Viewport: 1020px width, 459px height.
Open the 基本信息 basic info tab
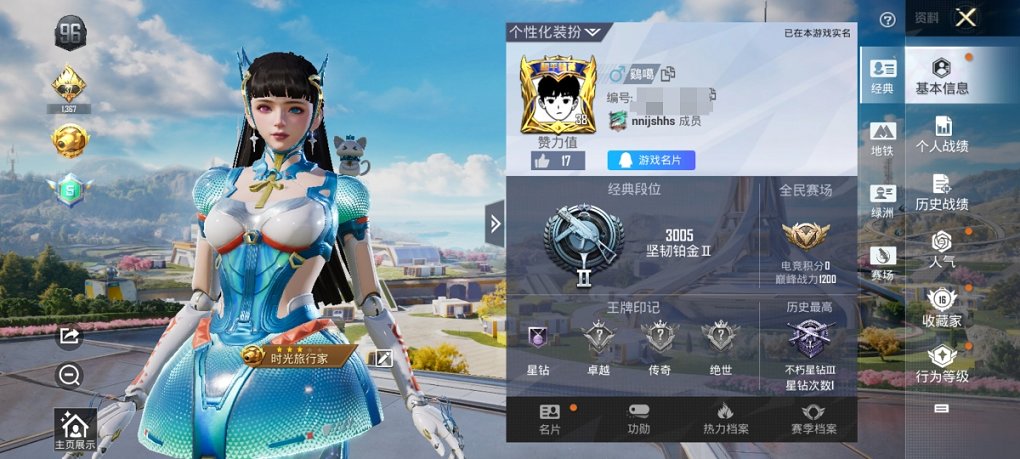tap(942, 76)
